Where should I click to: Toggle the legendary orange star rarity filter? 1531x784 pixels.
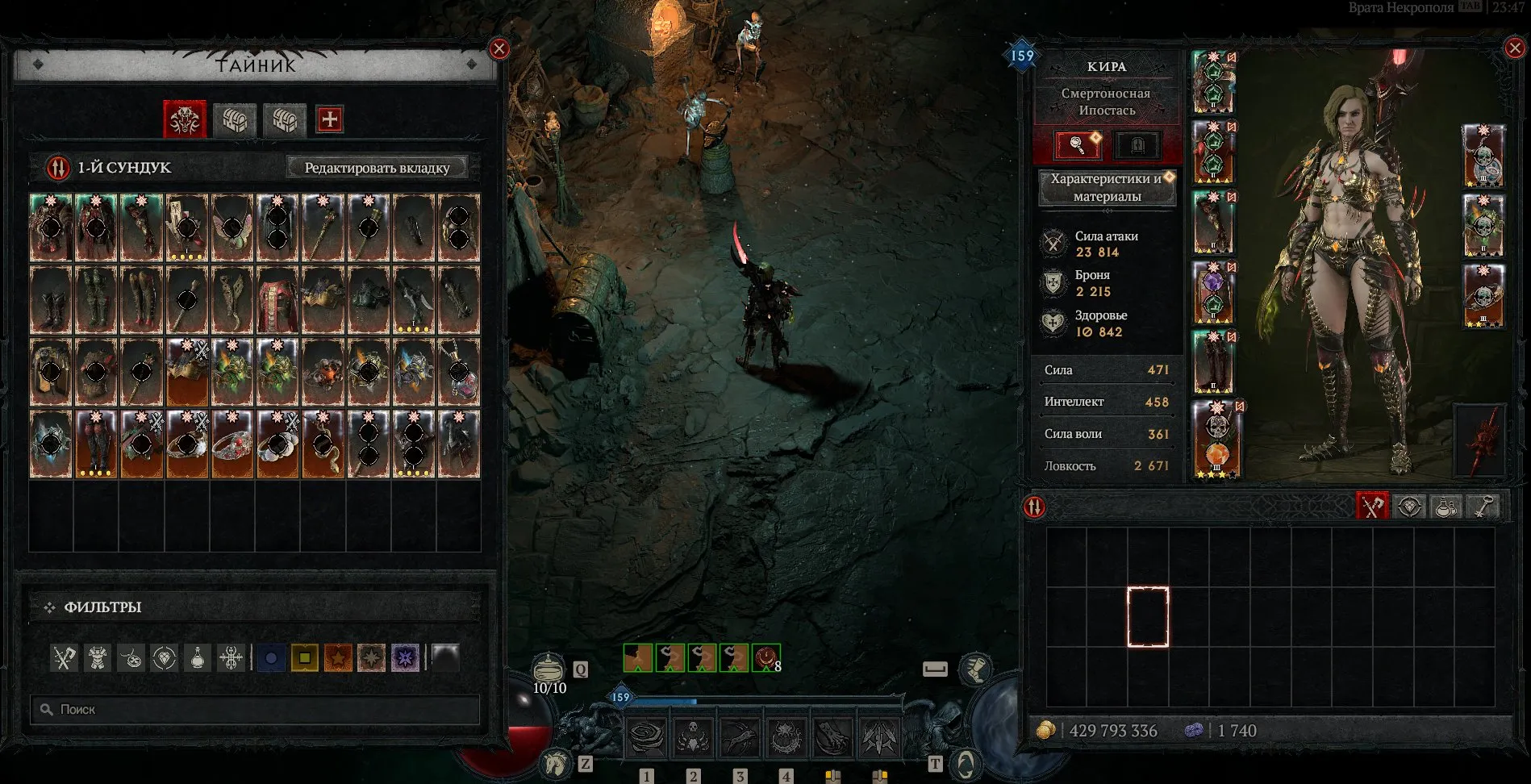click(339, 659)
